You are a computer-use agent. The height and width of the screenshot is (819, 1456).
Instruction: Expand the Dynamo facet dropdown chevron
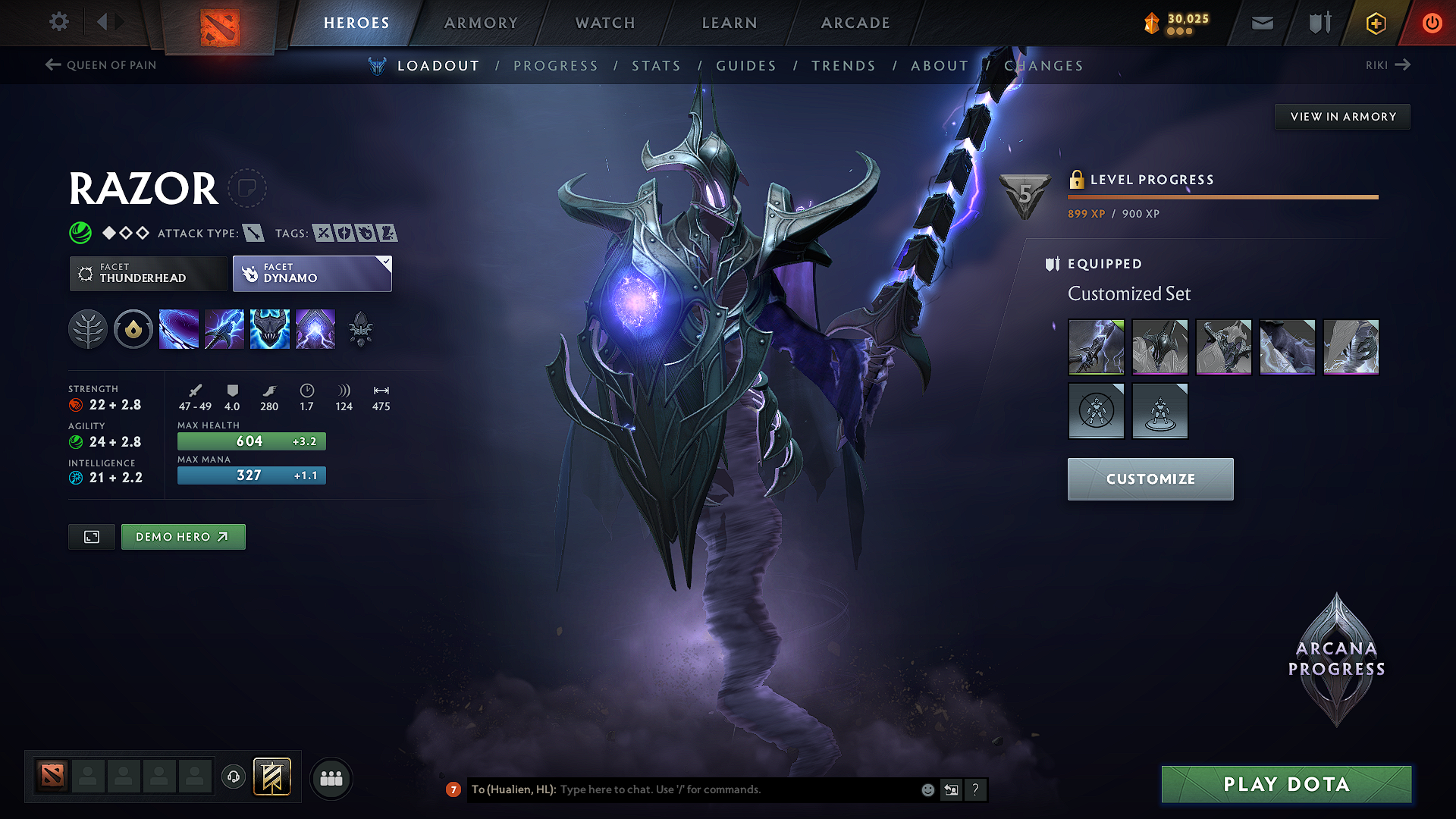click(386, 262)
